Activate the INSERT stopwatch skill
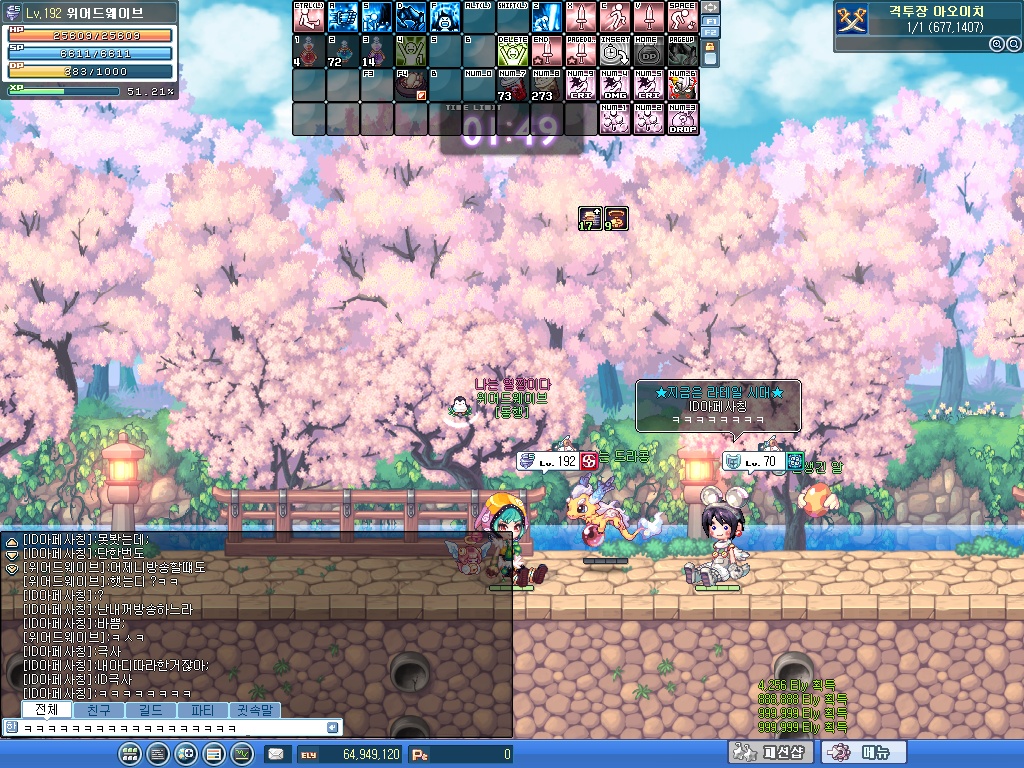The image size is (1024, 768). tap(615, 51)
